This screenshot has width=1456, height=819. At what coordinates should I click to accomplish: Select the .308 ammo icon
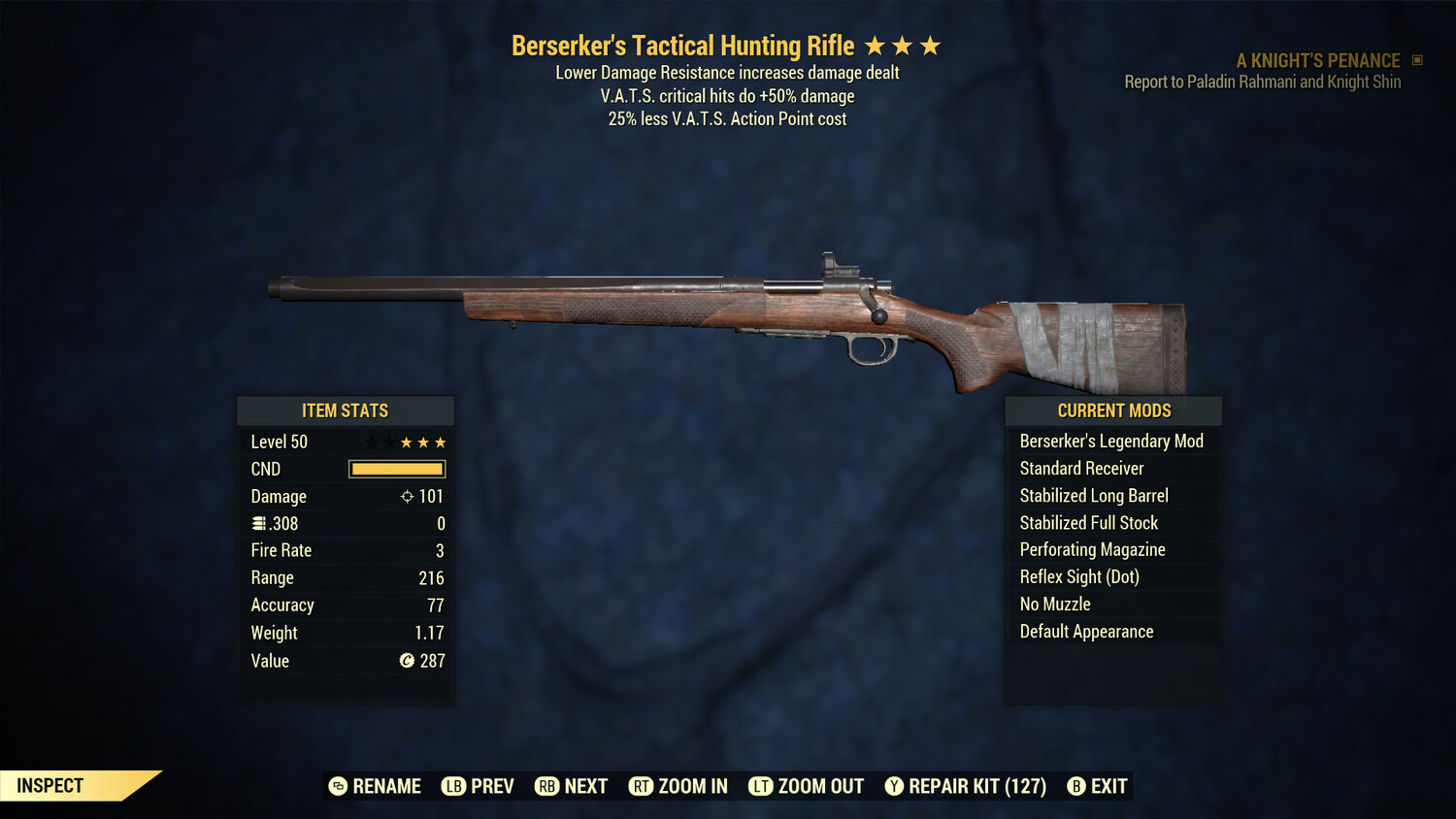click(x=258, y=523)
